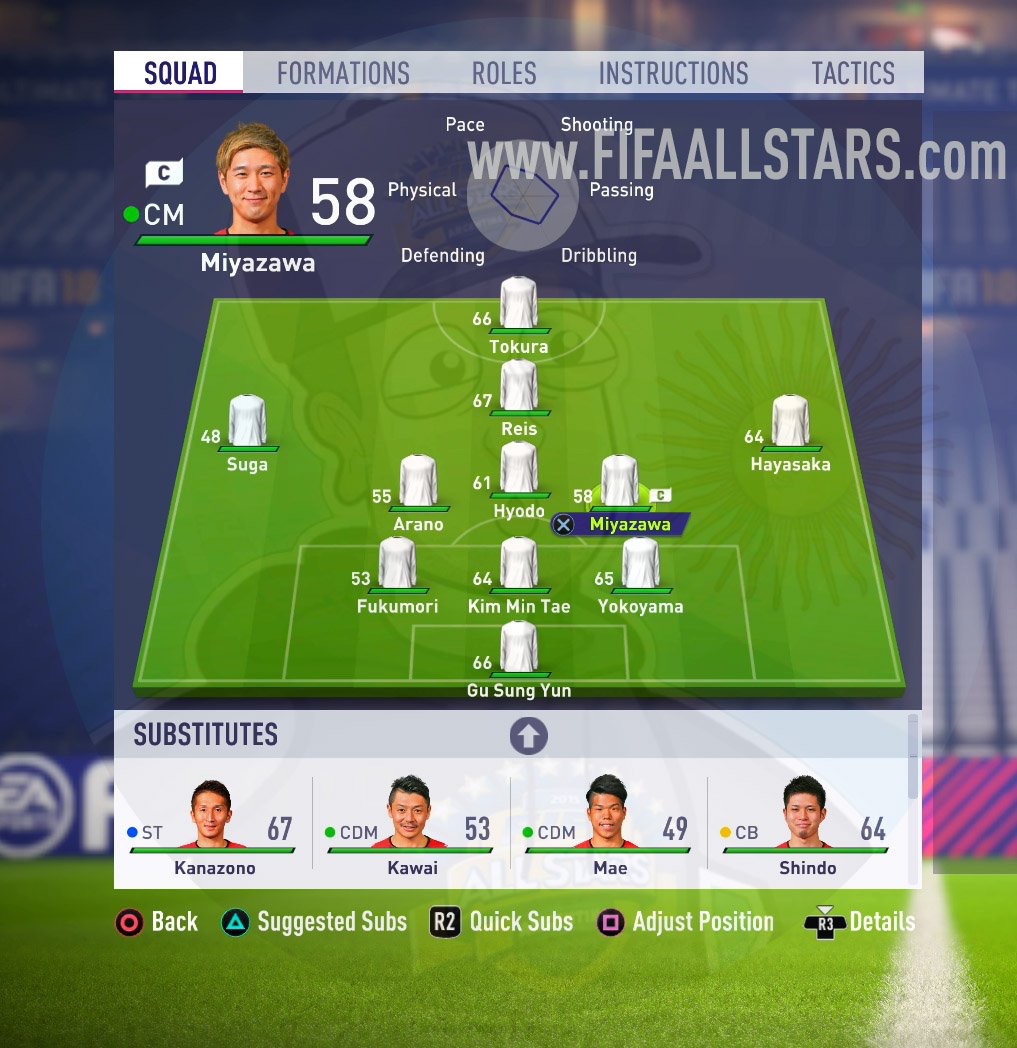Select striker Tokura on the pitch
The height and width of the screenshot is (1048, 1017).
click(518, 304)
